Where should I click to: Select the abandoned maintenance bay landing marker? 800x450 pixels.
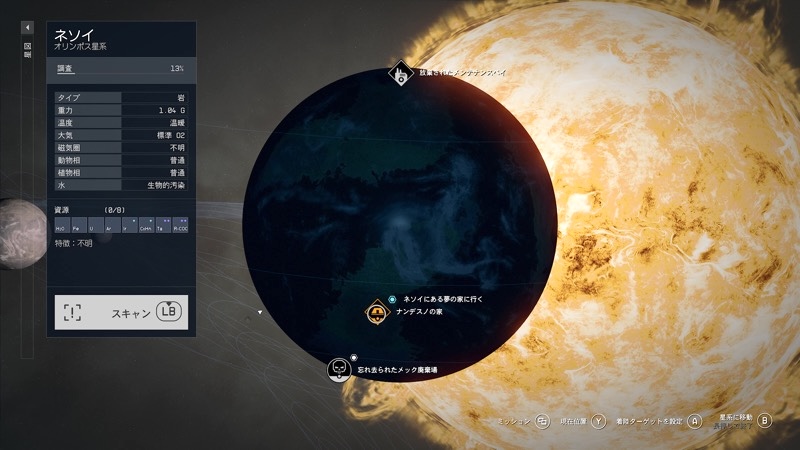[401, 73]
